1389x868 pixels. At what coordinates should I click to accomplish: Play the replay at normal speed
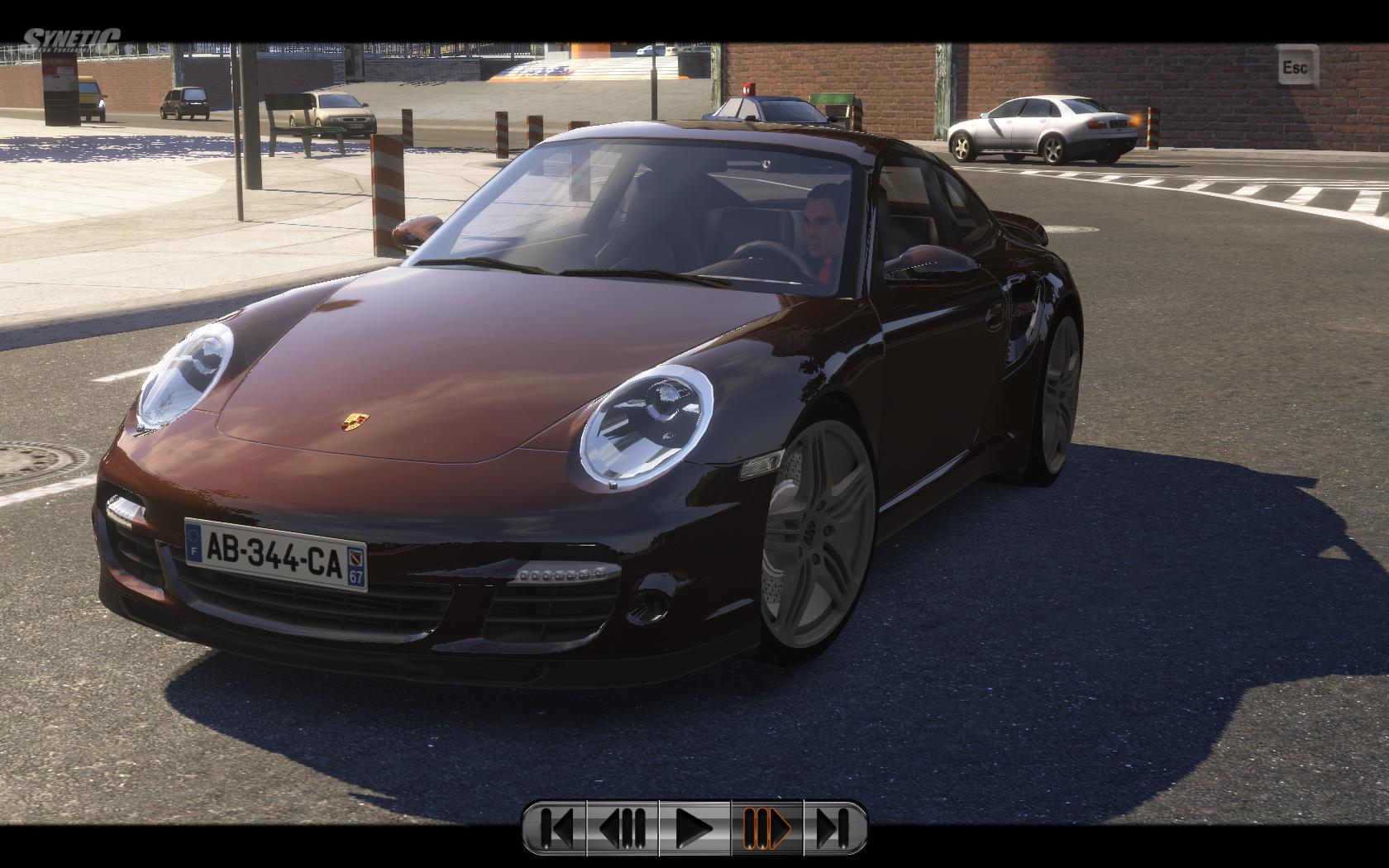694,827
